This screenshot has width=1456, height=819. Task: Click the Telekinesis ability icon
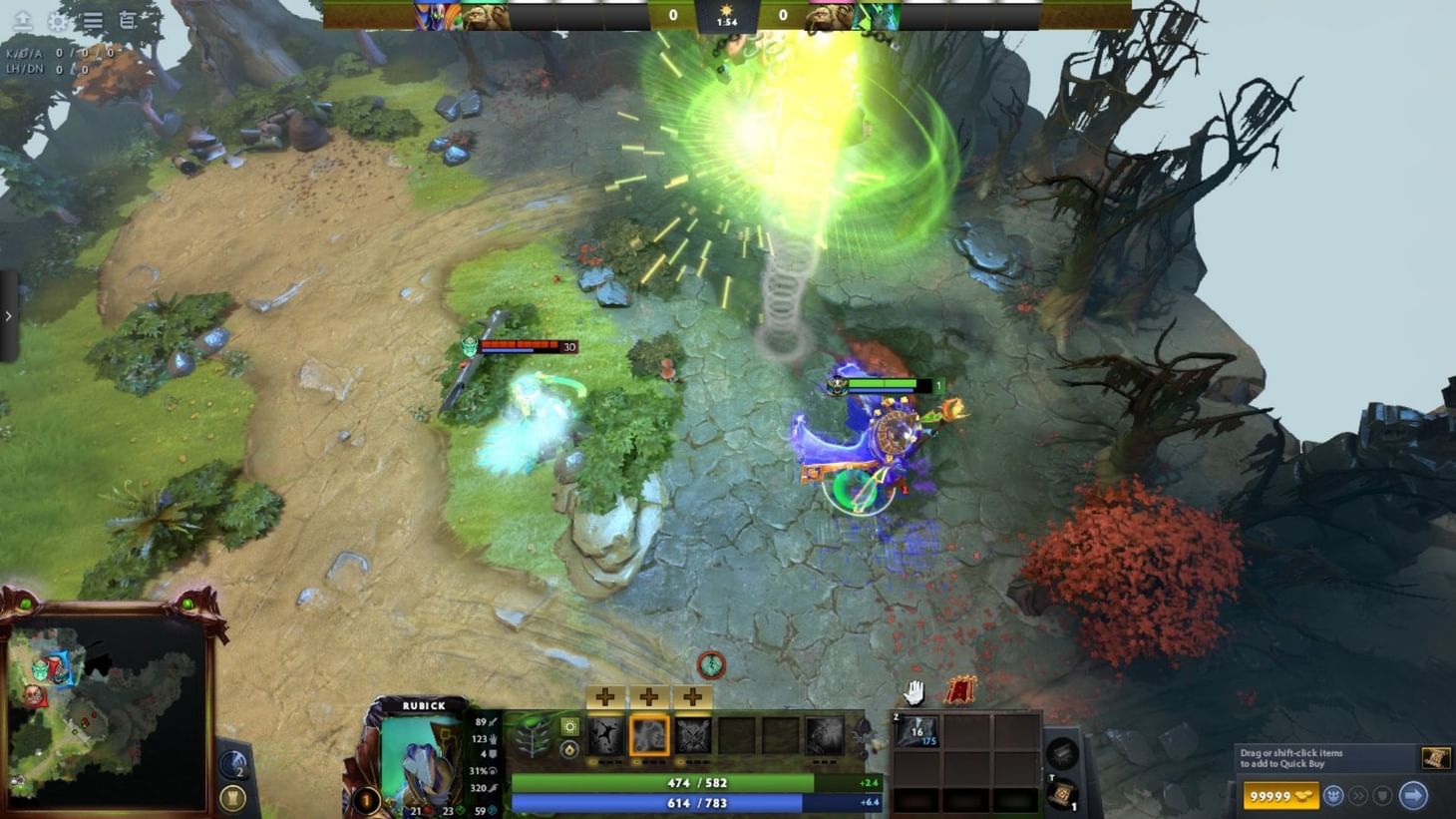point(604,736)
